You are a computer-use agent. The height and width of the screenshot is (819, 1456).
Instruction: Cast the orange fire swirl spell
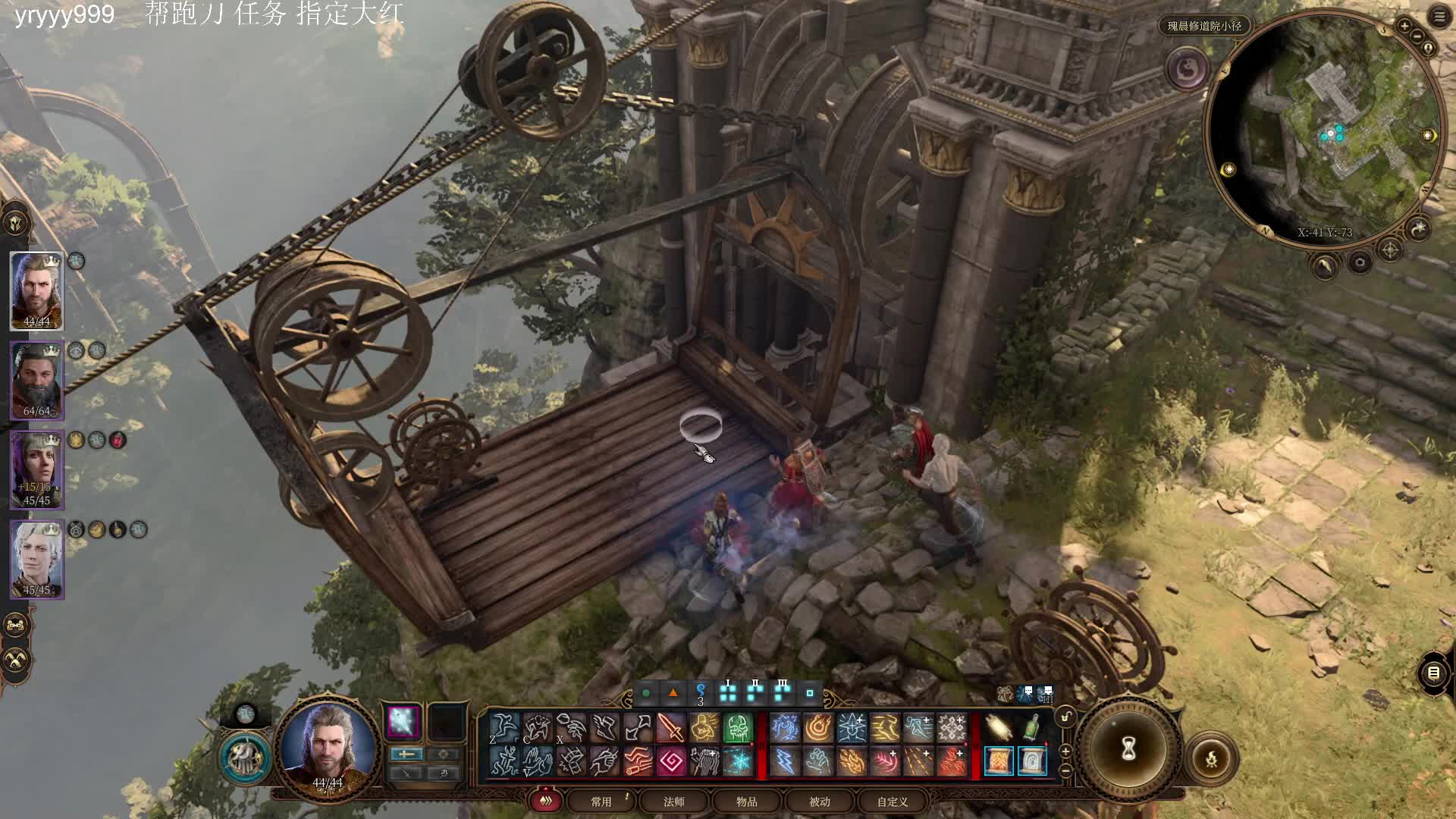tap(818, 728)
